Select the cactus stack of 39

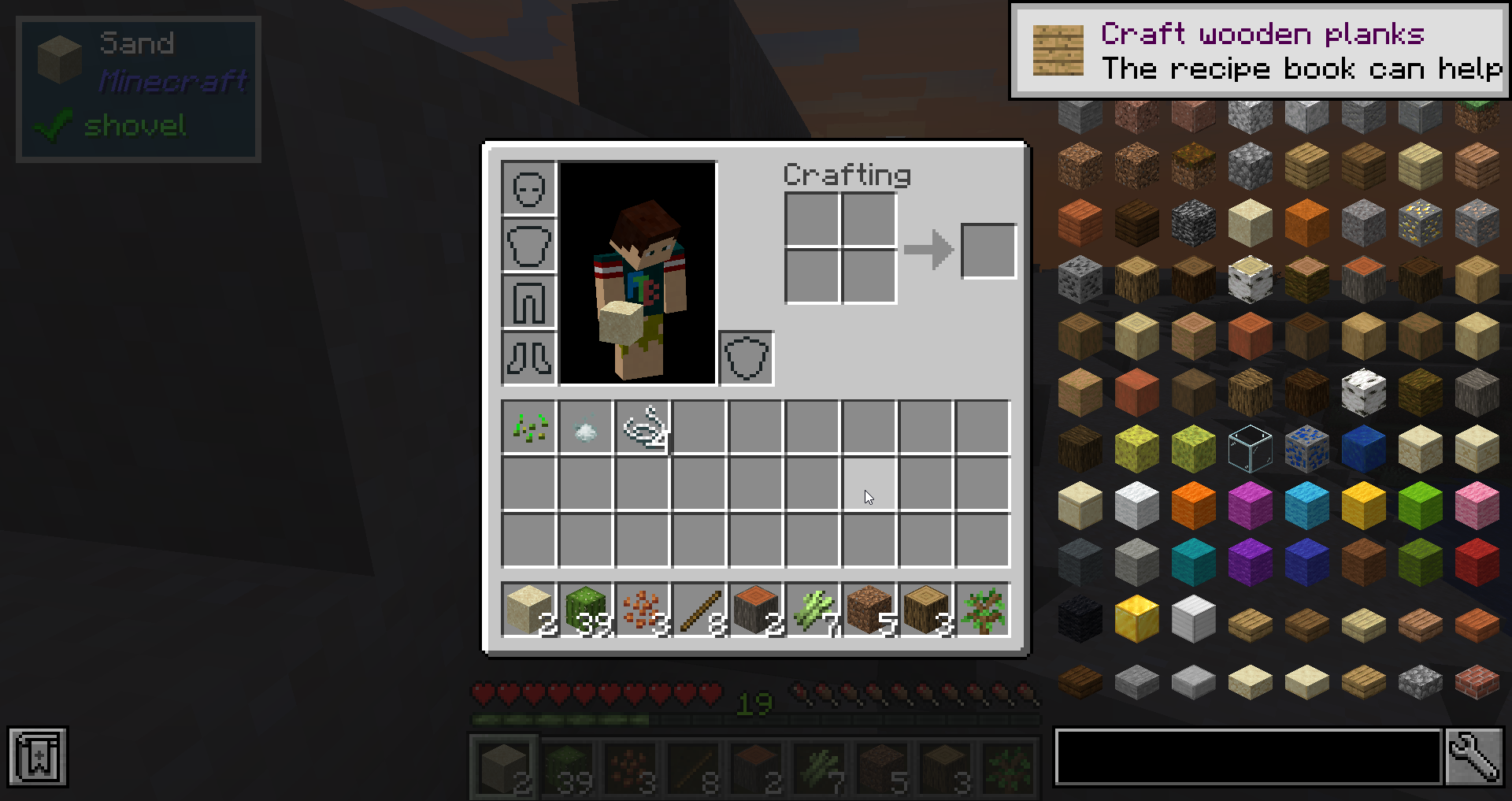[x=585, y=610]
